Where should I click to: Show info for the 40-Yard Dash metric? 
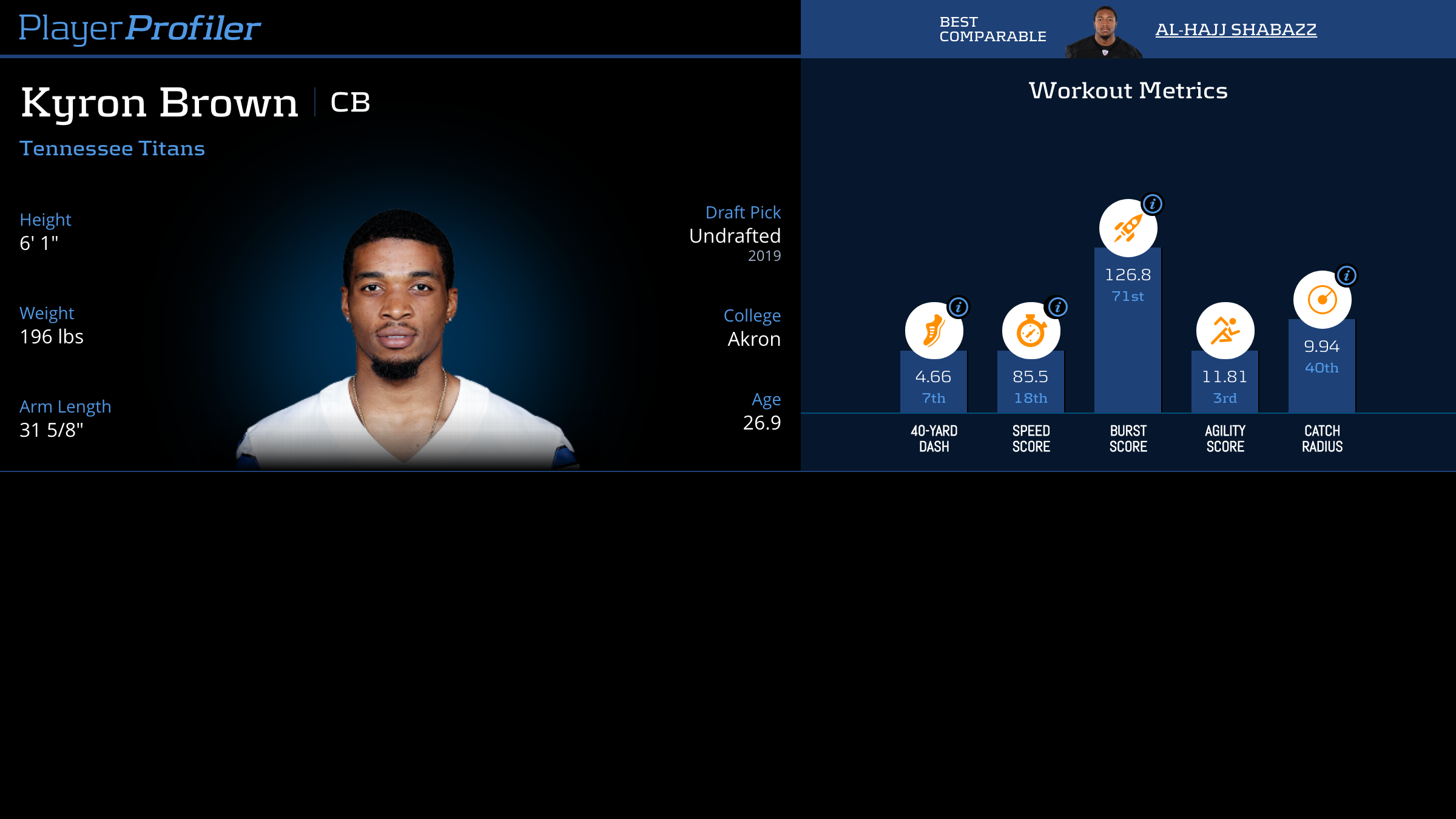(x=959, y=307)
